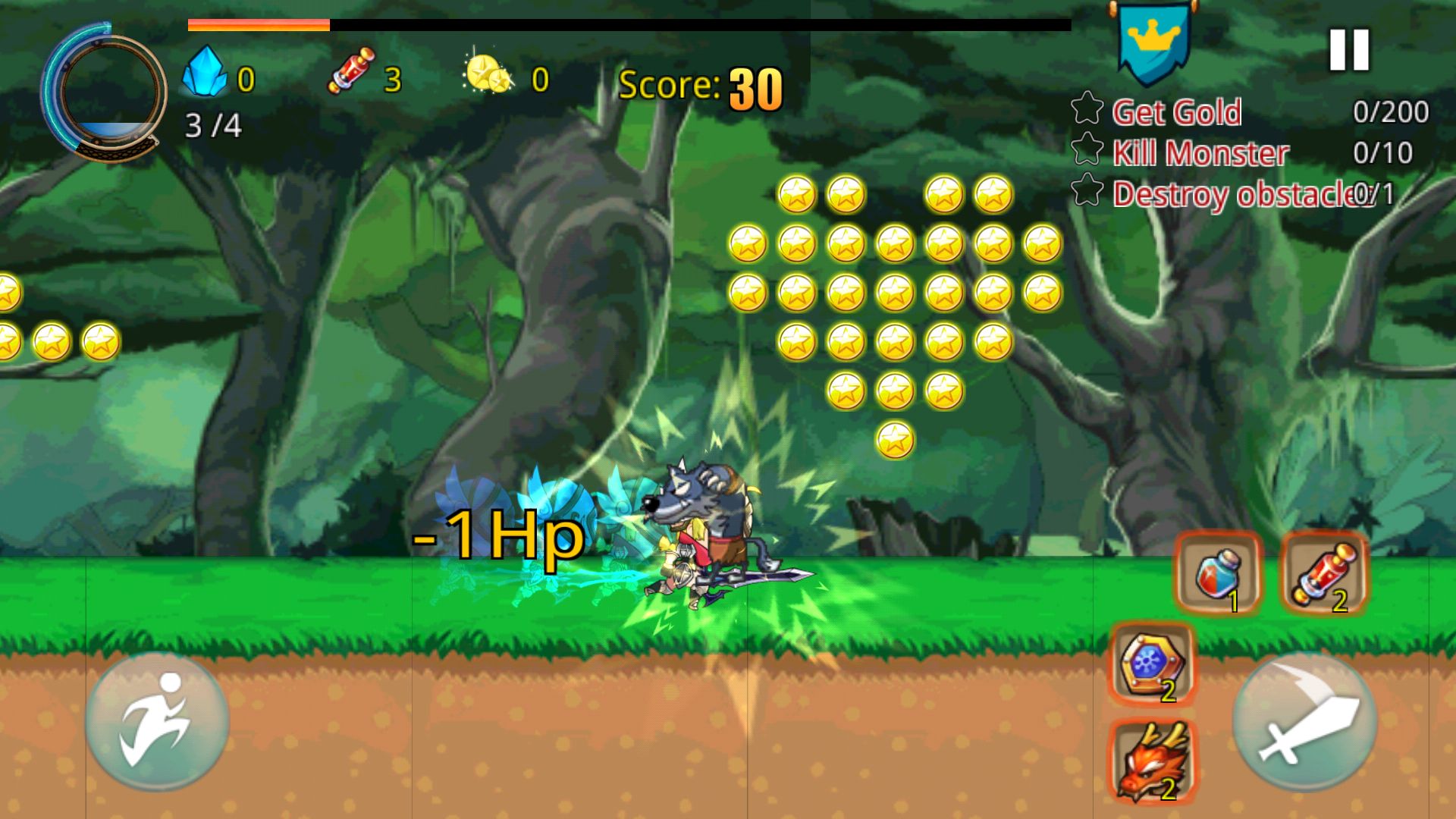Activate the red dragon skill
This screenshot has height=819, width=1456.
click(1152, 761)
